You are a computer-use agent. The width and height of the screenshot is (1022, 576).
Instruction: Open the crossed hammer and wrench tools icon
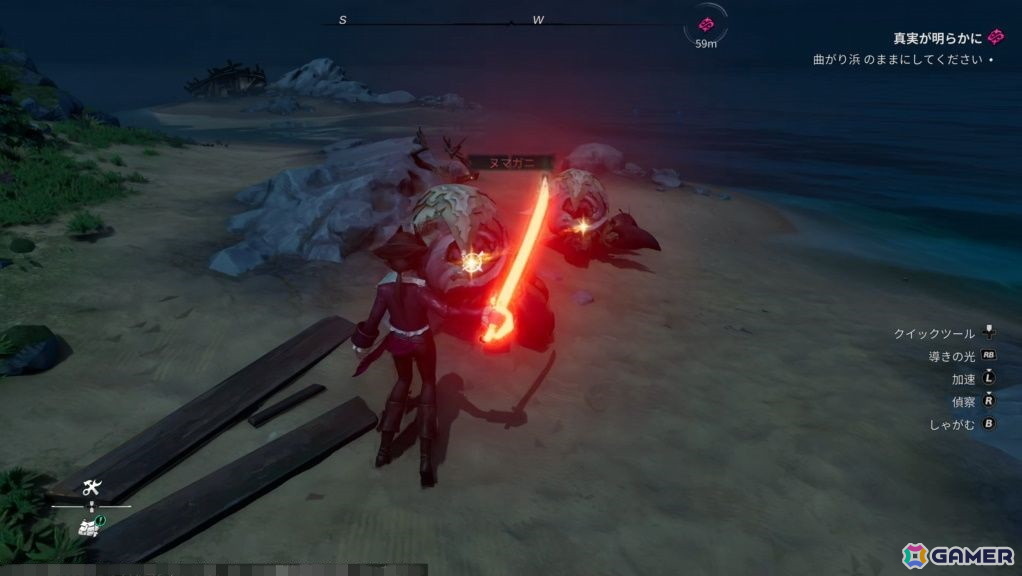[x=92, y=488]
